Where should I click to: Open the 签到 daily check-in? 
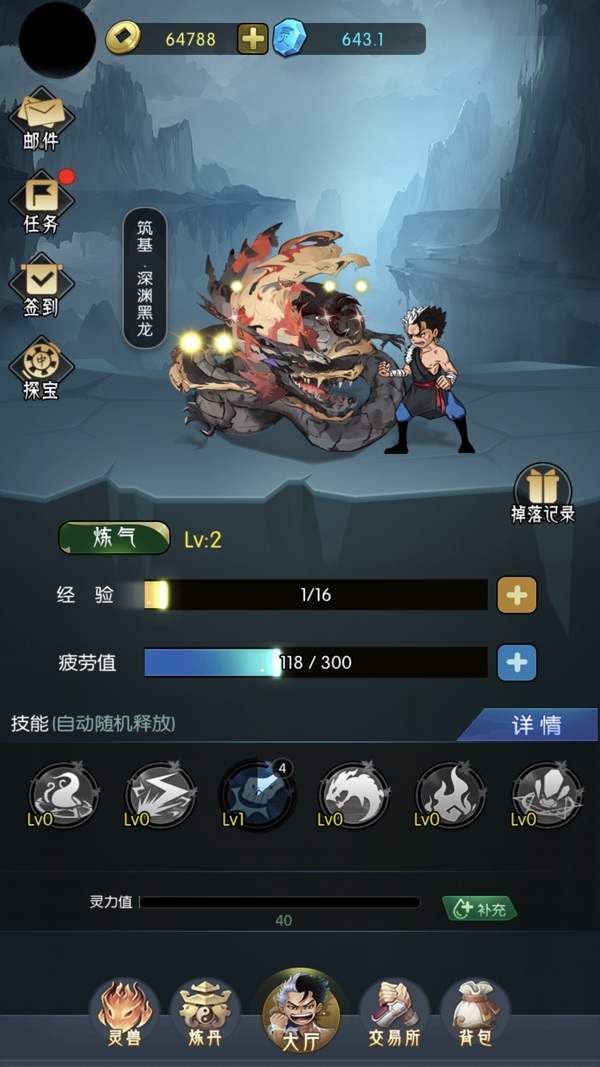click(41, 285)
